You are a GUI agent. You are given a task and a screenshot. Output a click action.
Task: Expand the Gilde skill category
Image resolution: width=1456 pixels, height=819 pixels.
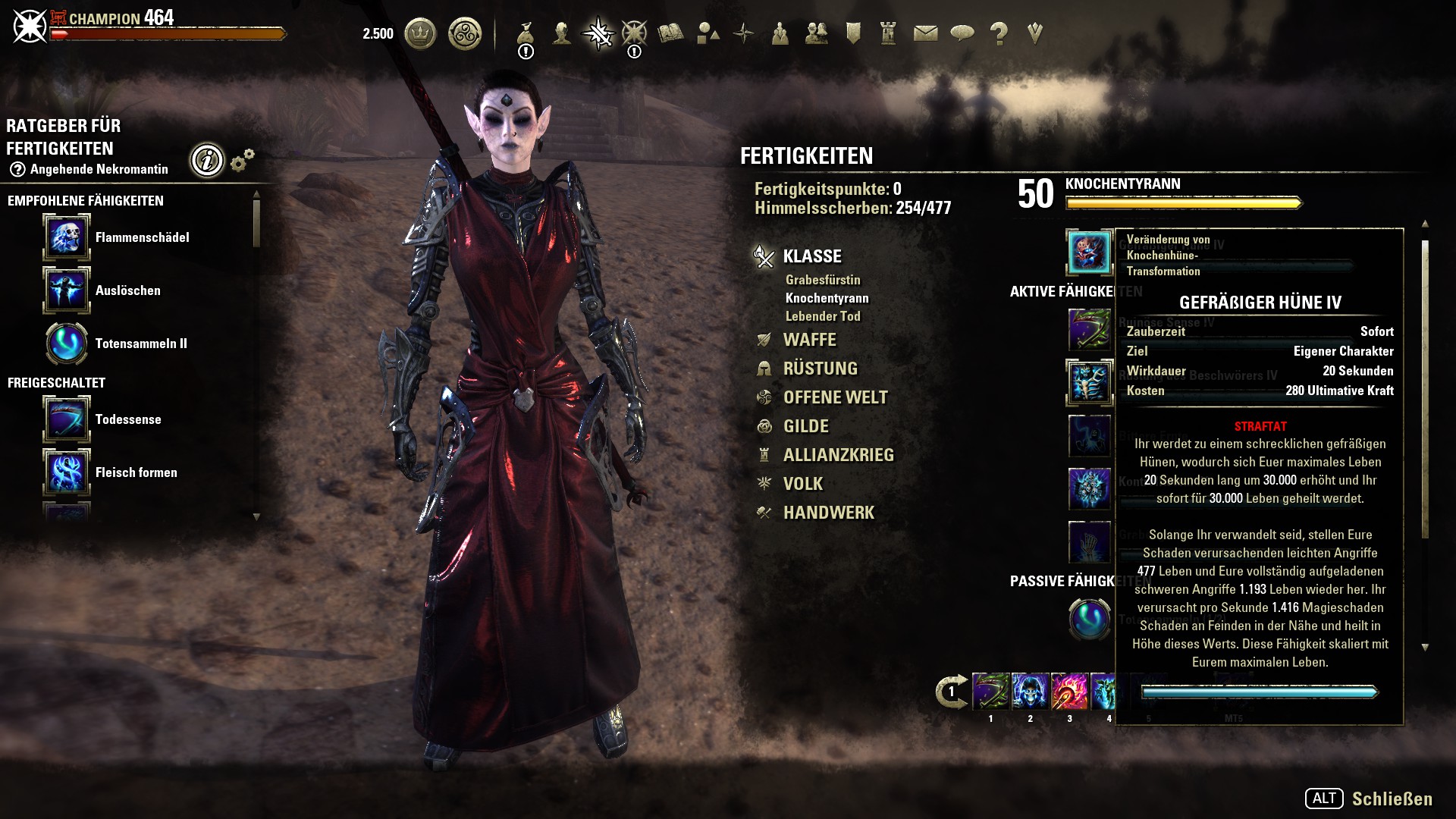(805, 426)
